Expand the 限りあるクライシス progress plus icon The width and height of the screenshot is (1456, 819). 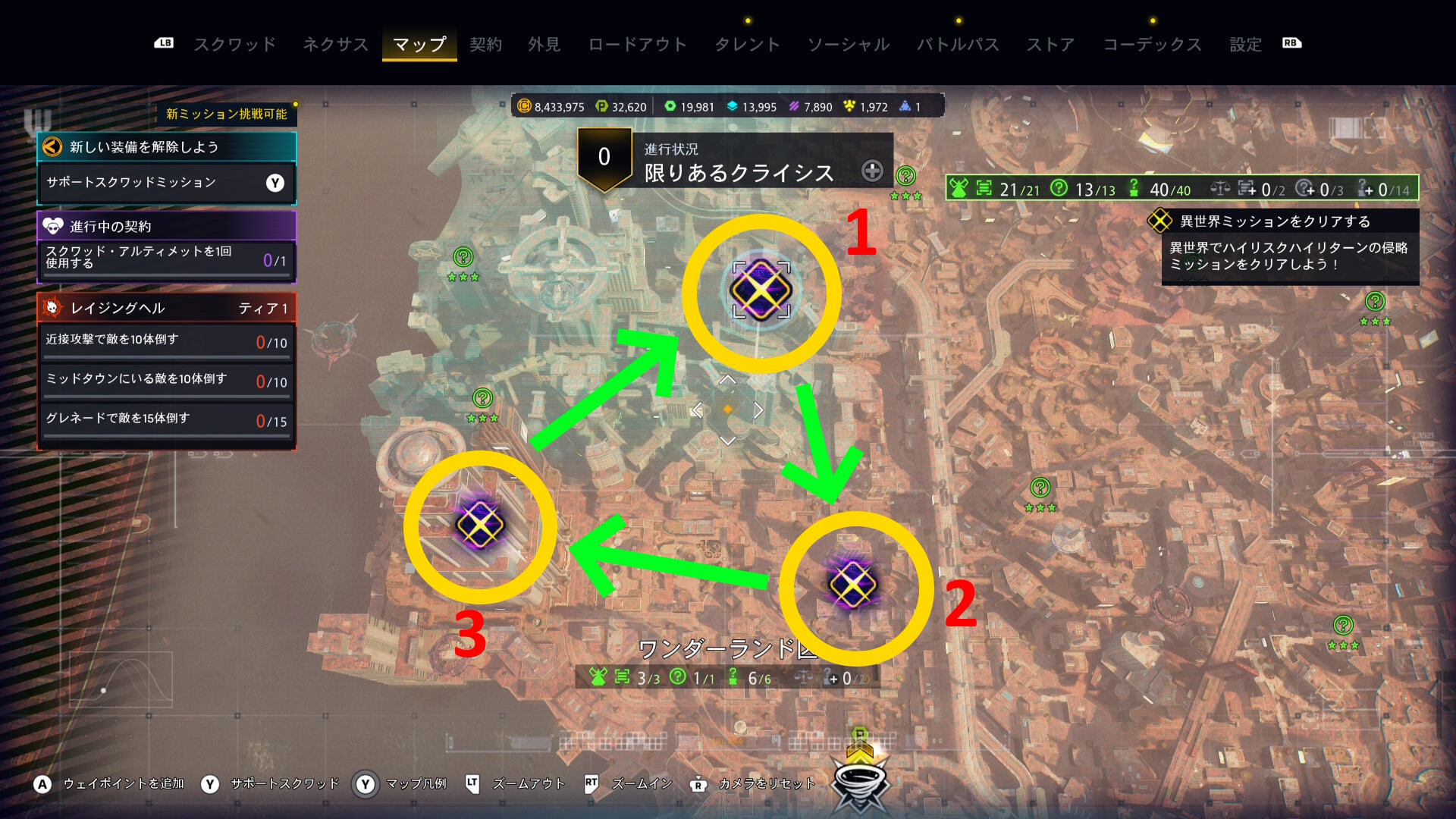(x=872, y=171)
